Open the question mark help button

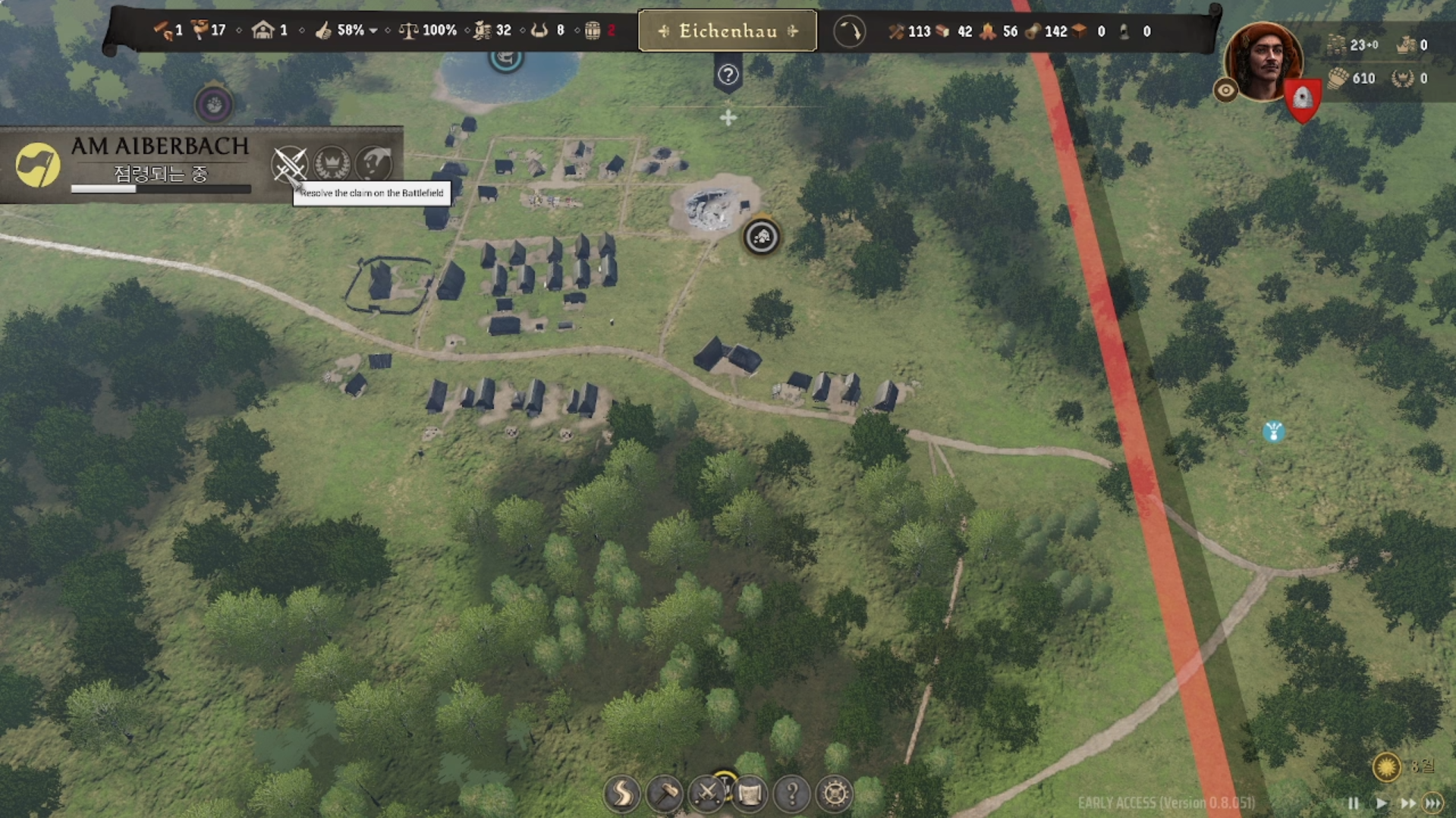pos(791,794)
